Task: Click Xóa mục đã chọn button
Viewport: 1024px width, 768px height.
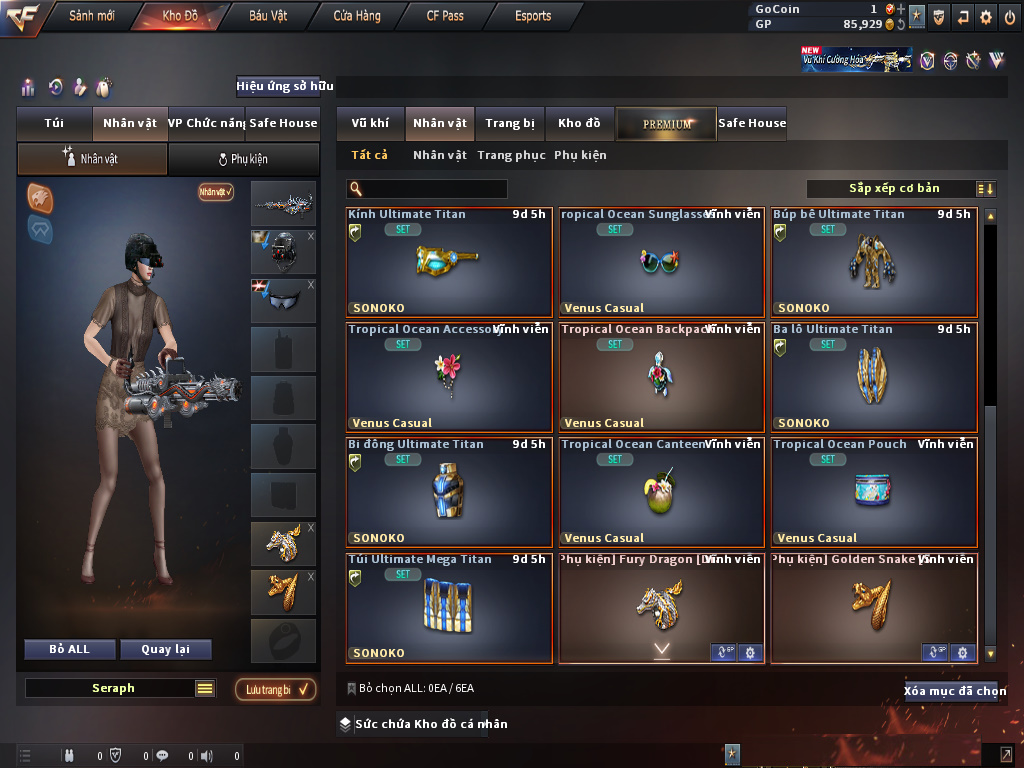Action: [954, 691]
